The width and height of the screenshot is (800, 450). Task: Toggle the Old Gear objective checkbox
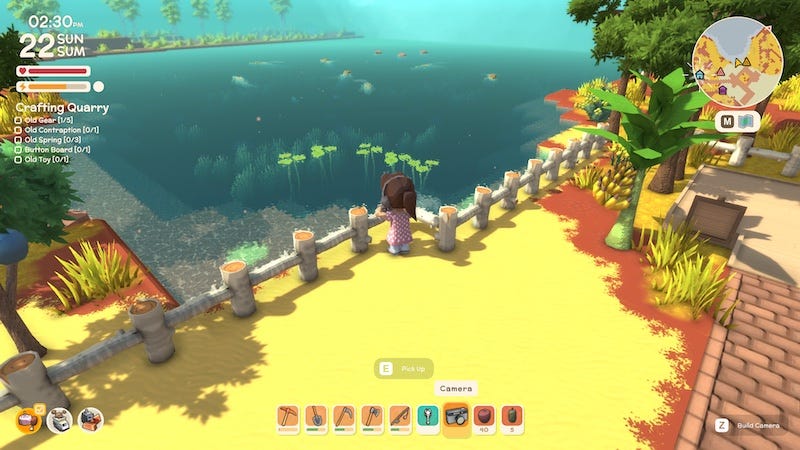pyautogui.click(x=19, y=121)
